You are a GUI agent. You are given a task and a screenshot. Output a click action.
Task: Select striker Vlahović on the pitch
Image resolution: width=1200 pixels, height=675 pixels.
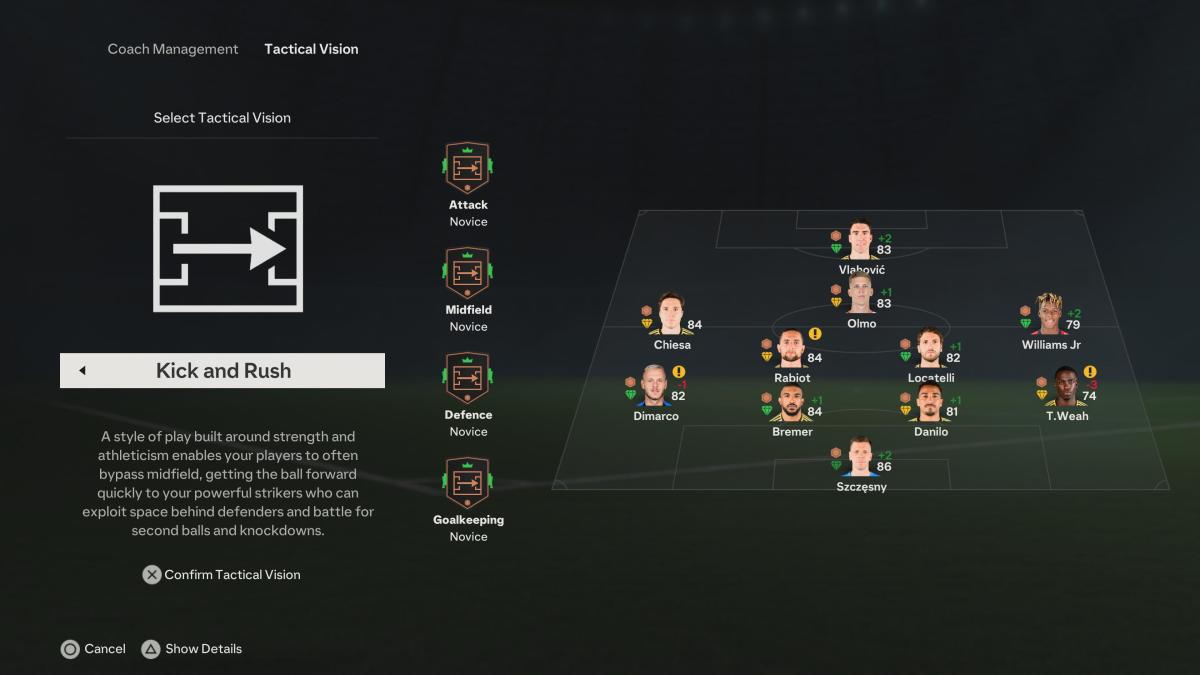tap(861, 243)
